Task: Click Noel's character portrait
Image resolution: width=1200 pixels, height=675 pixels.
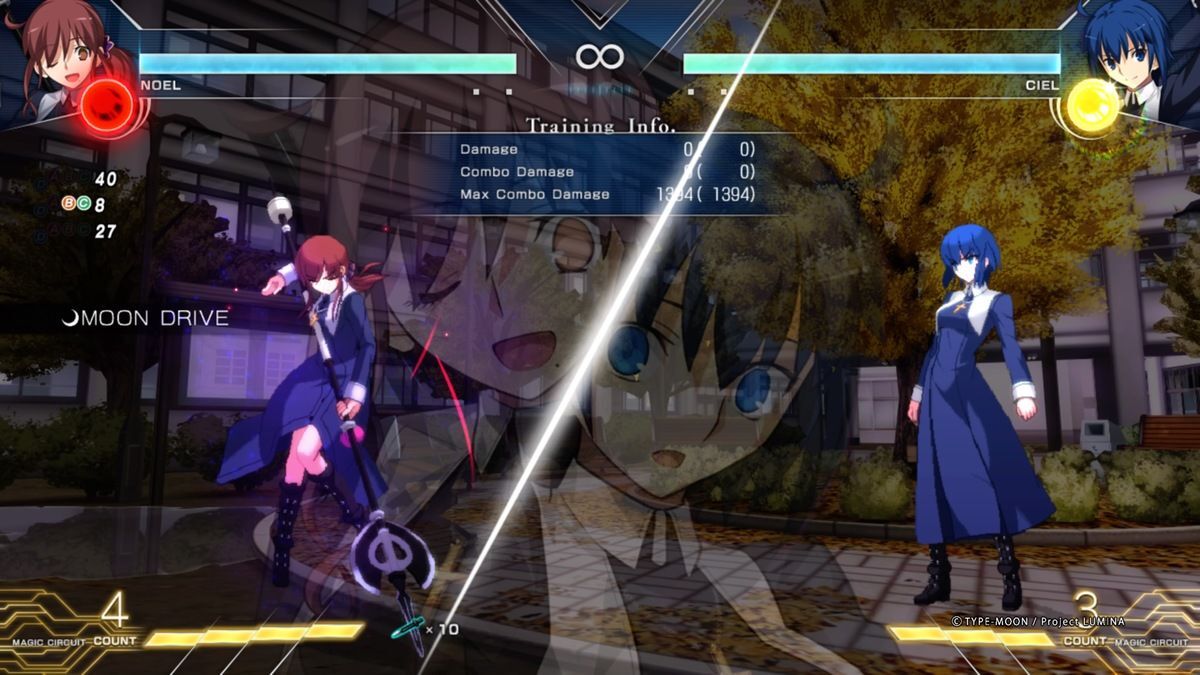Action: (52, 45)
